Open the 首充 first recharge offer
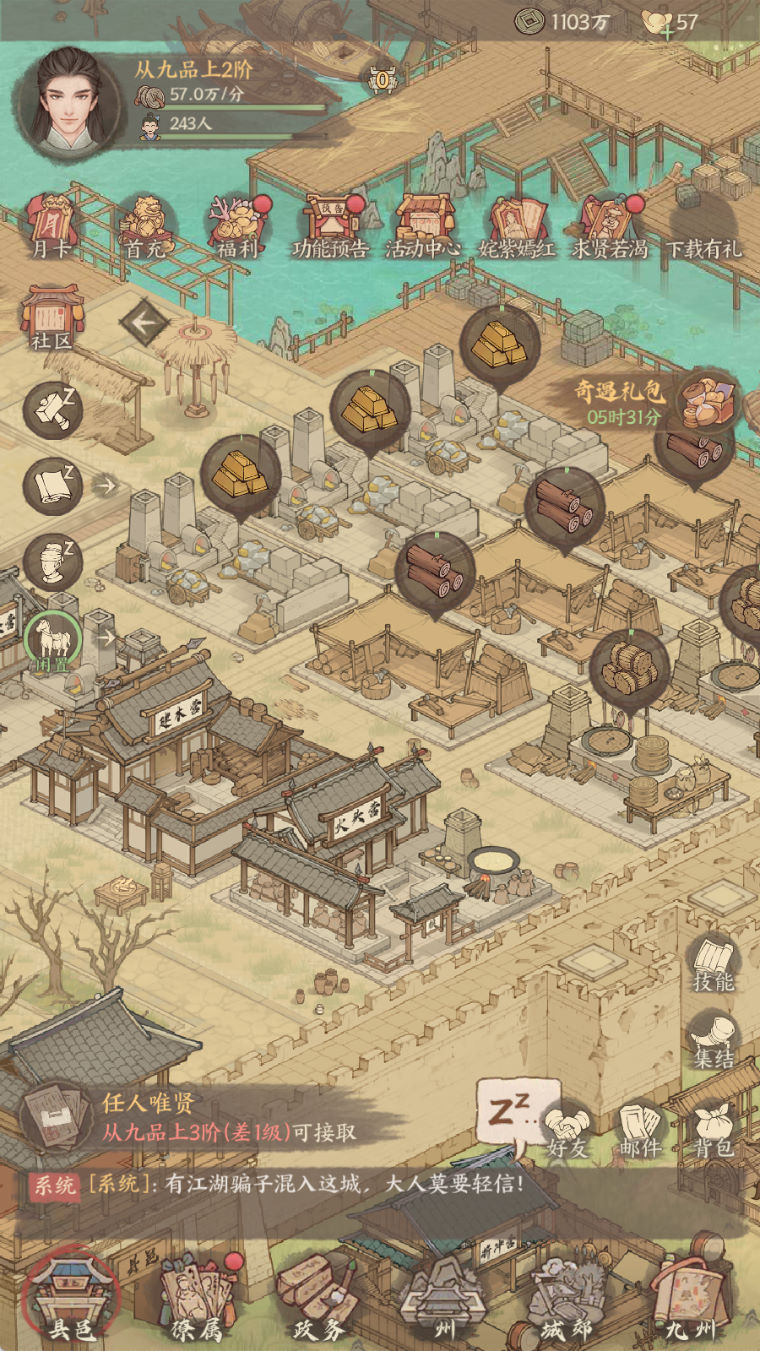Viewport: 760px width, 1351px height. 143,224
